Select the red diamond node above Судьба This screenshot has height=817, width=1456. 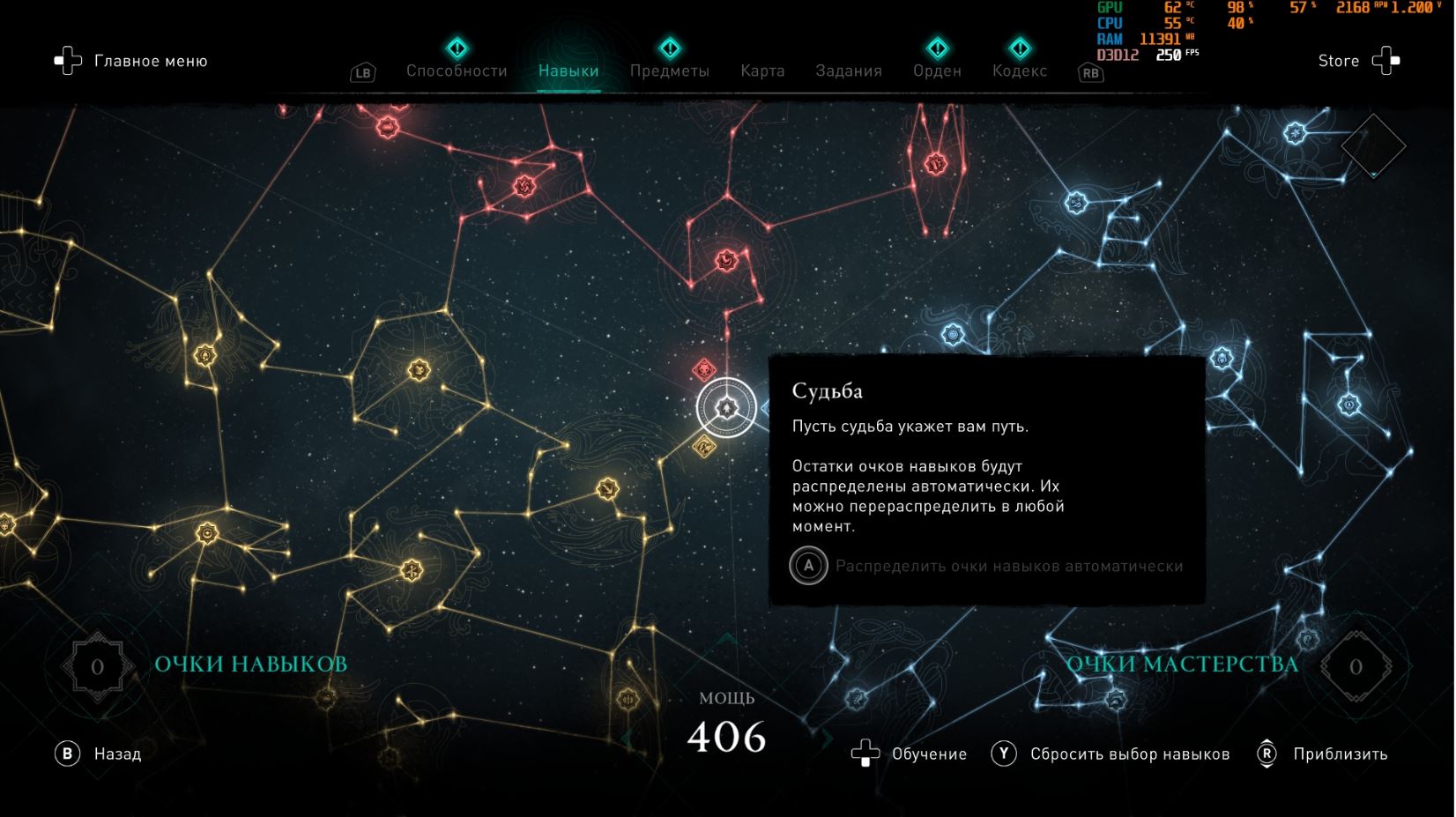pyautogui.click(x=703, y=368)
